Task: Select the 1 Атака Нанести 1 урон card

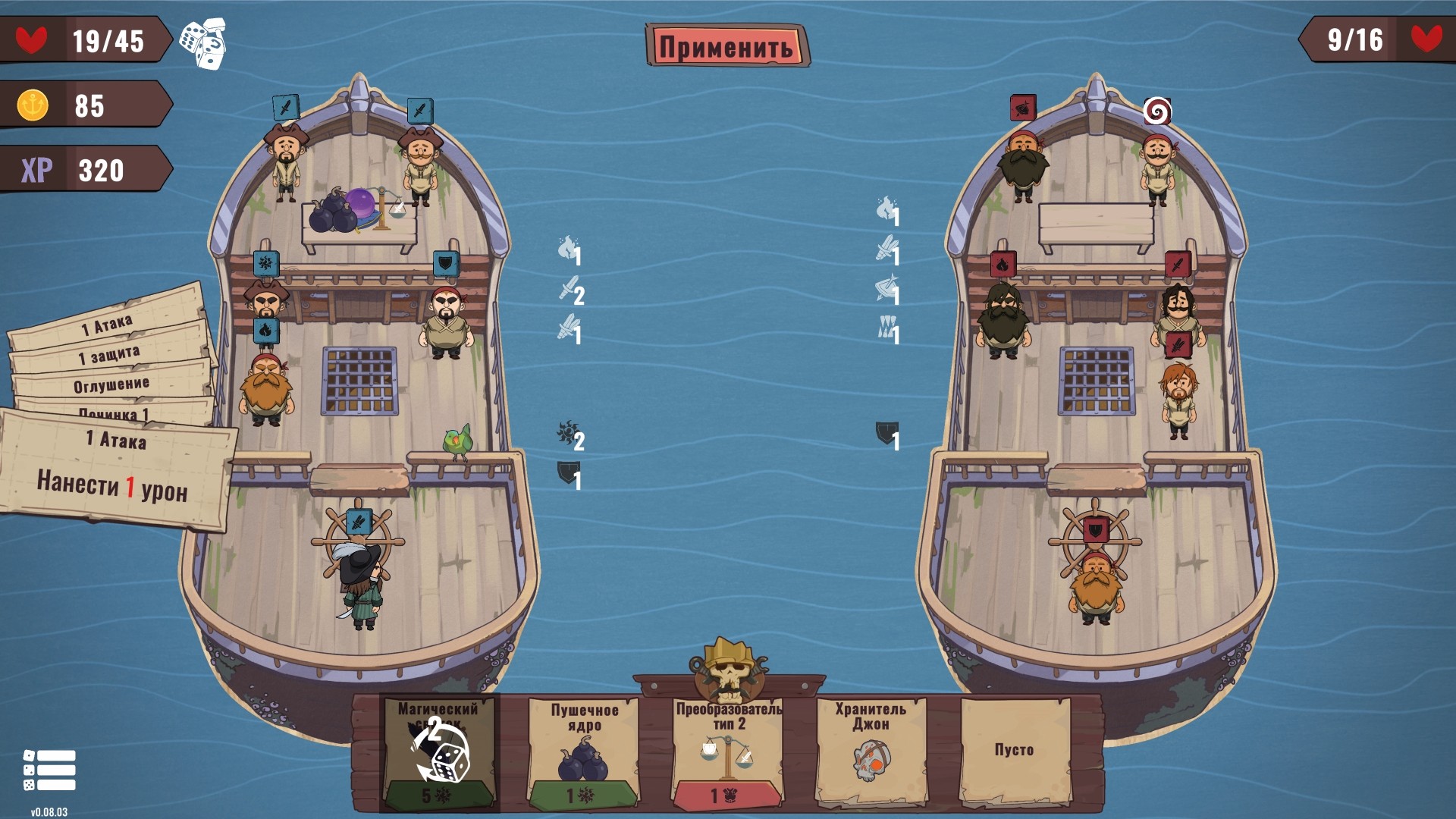Action: 114,470
